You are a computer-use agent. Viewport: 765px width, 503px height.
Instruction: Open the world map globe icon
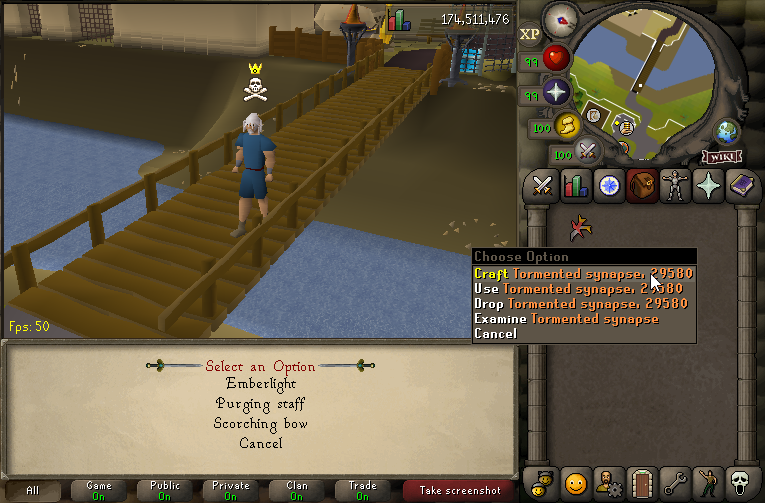coord(727,132)
